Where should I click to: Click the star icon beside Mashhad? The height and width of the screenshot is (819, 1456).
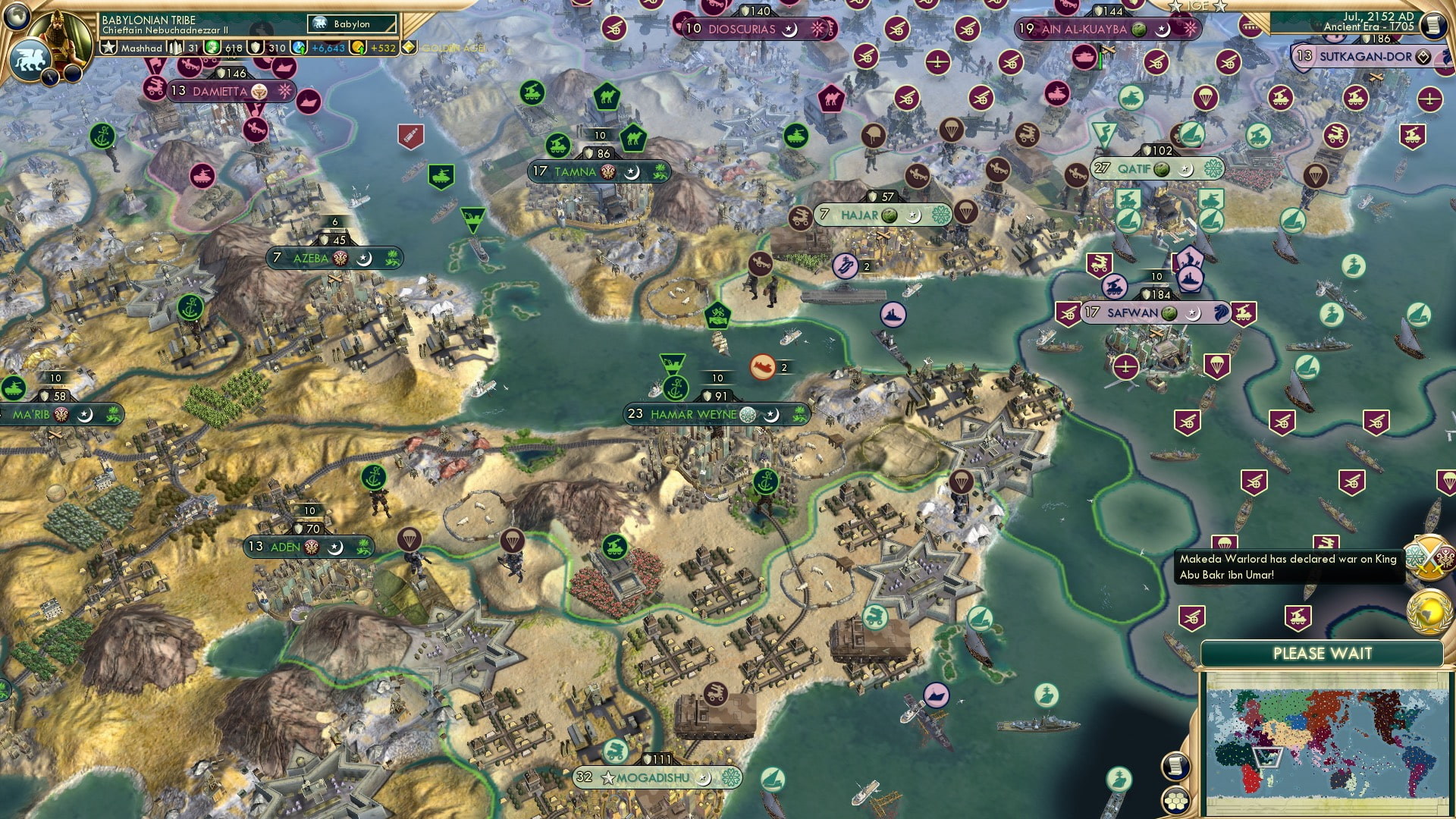[108, 48]
